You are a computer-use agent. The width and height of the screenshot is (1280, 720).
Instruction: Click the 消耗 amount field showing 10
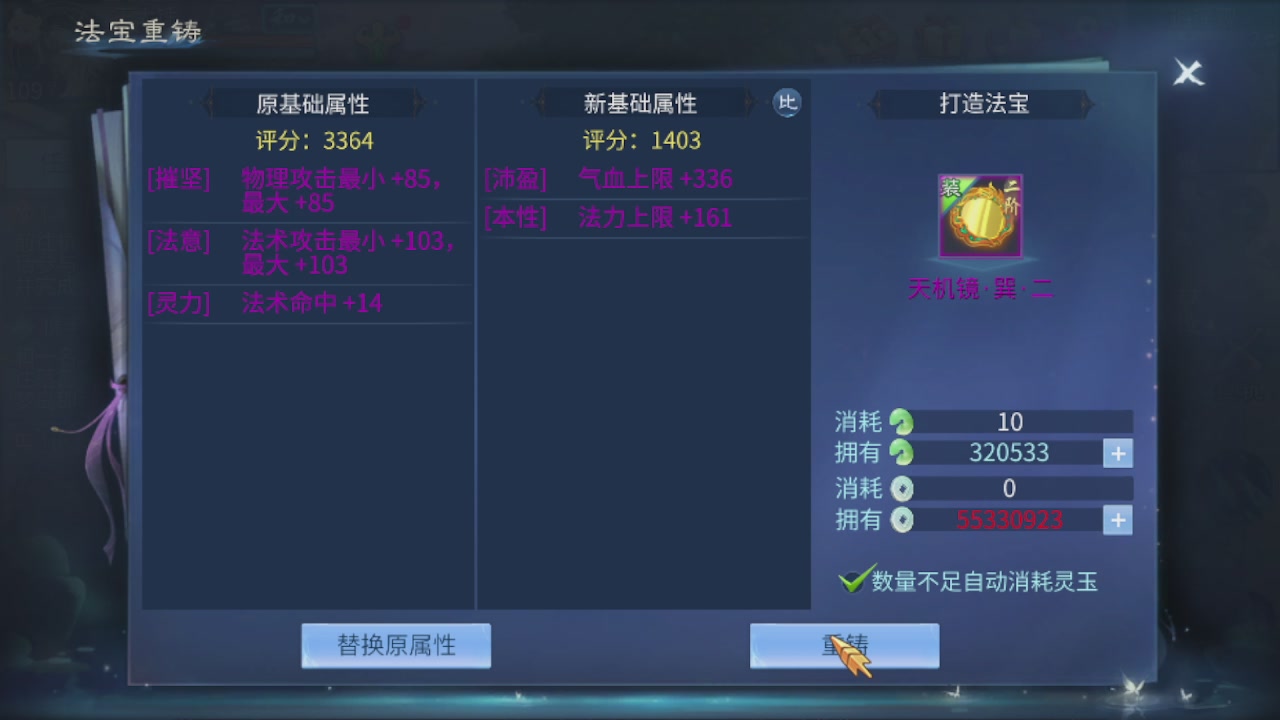click(x=1010, y=421)
